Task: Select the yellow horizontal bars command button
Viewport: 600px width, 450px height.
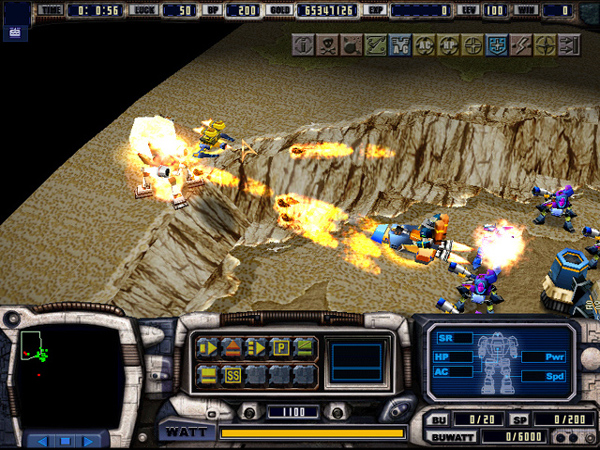Action: click(208, 376)
